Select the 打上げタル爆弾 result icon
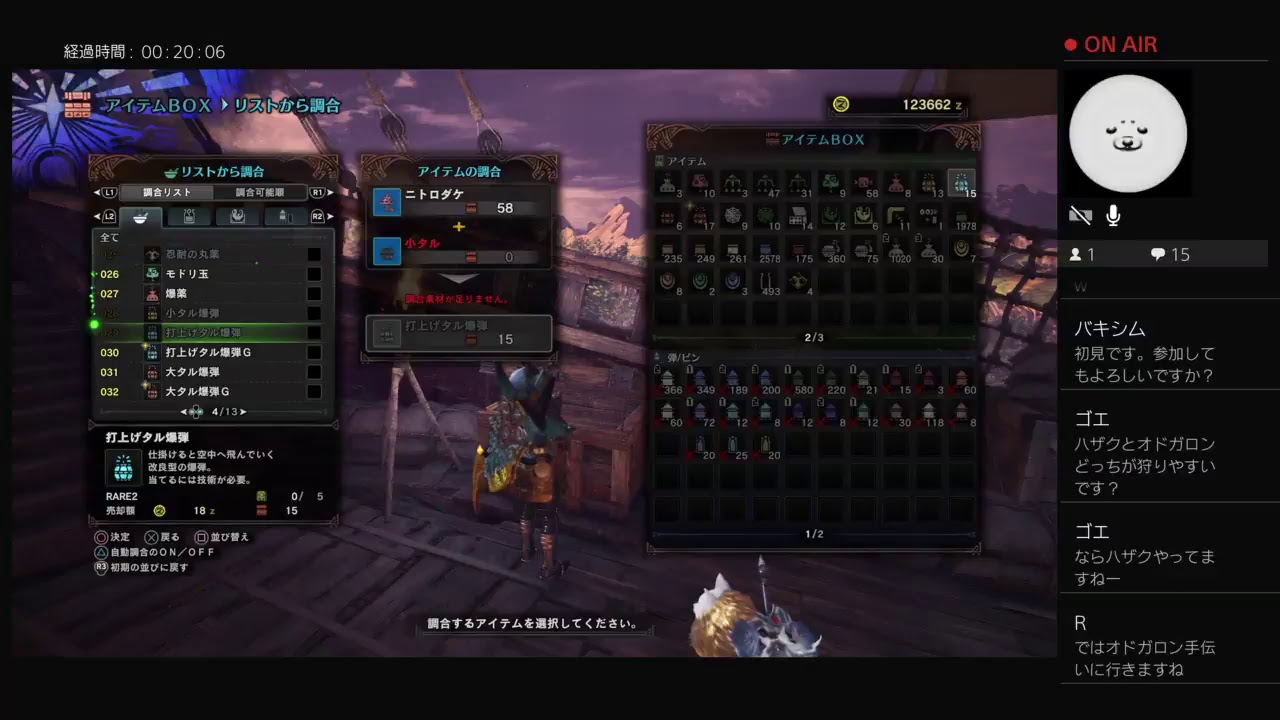The width and height of the screenshot is (1280, 720). pos(387,333)
